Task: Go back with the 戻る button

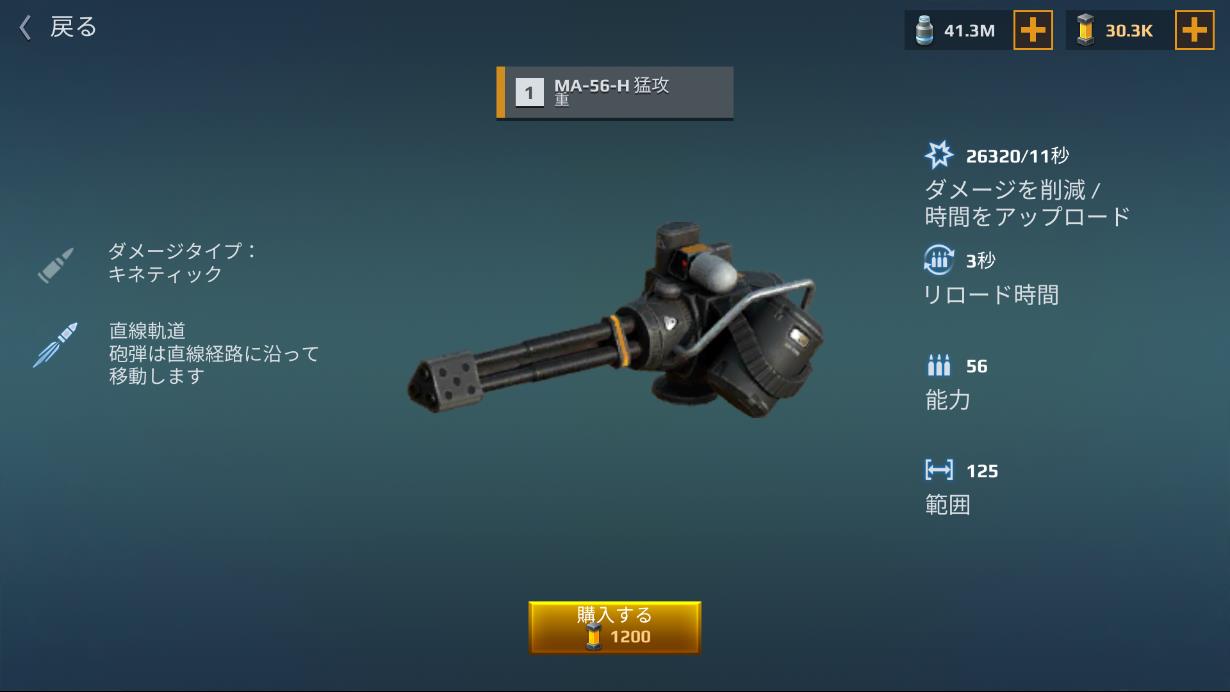Action: click(58, 27)
